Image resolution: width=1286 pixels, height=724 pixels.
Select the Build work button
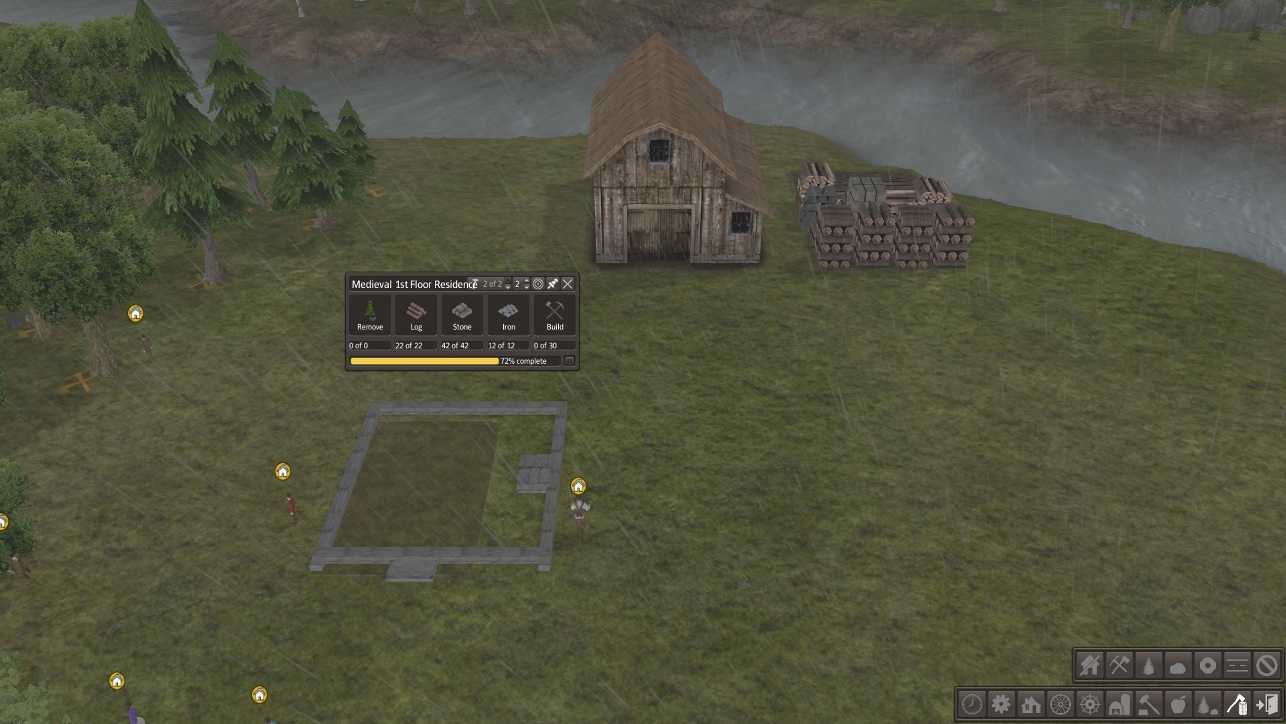pyautogui.click(x=555, y=315)
